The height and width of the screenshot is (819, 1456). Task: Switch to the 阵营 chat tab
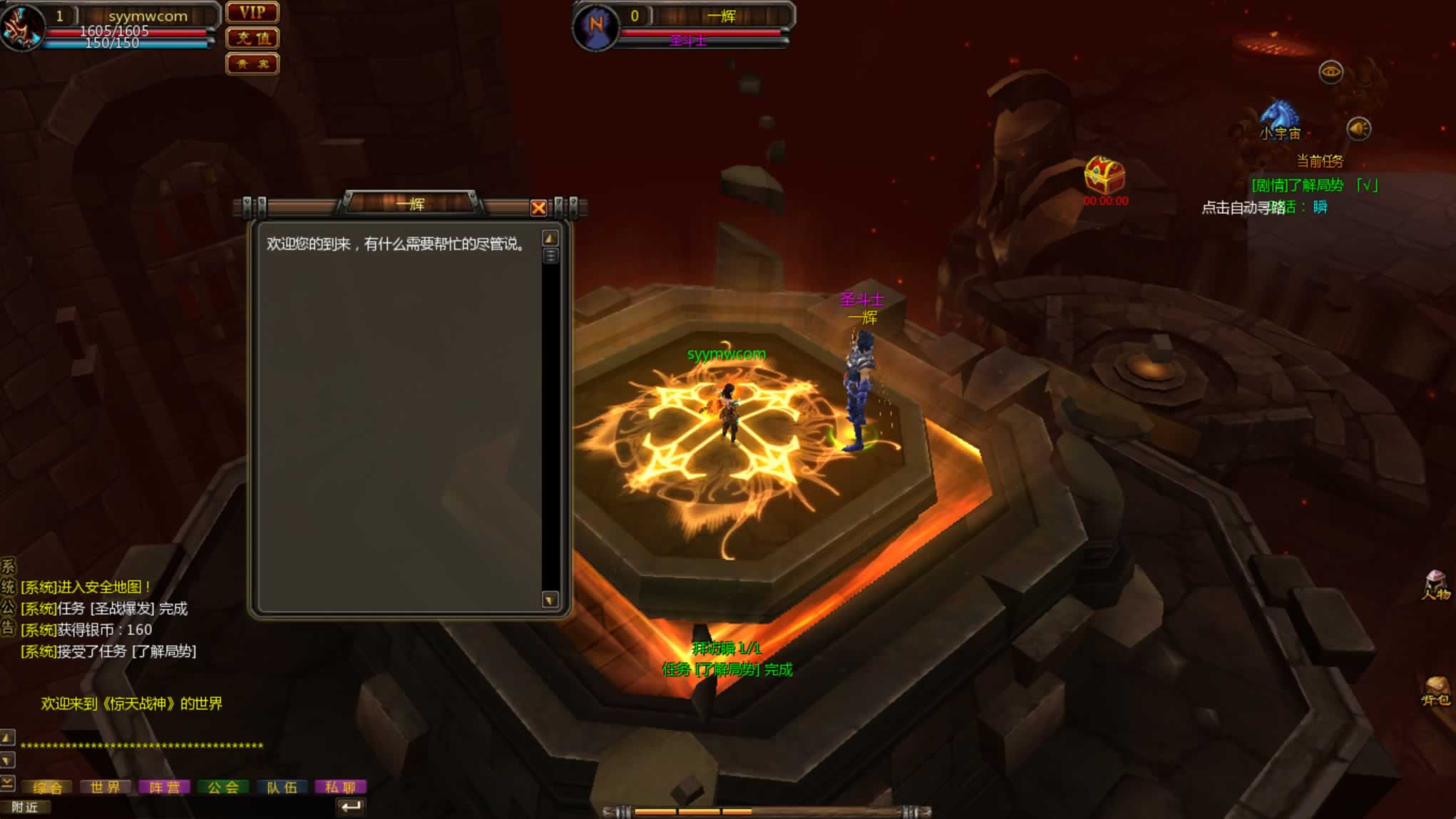(165, 787)
